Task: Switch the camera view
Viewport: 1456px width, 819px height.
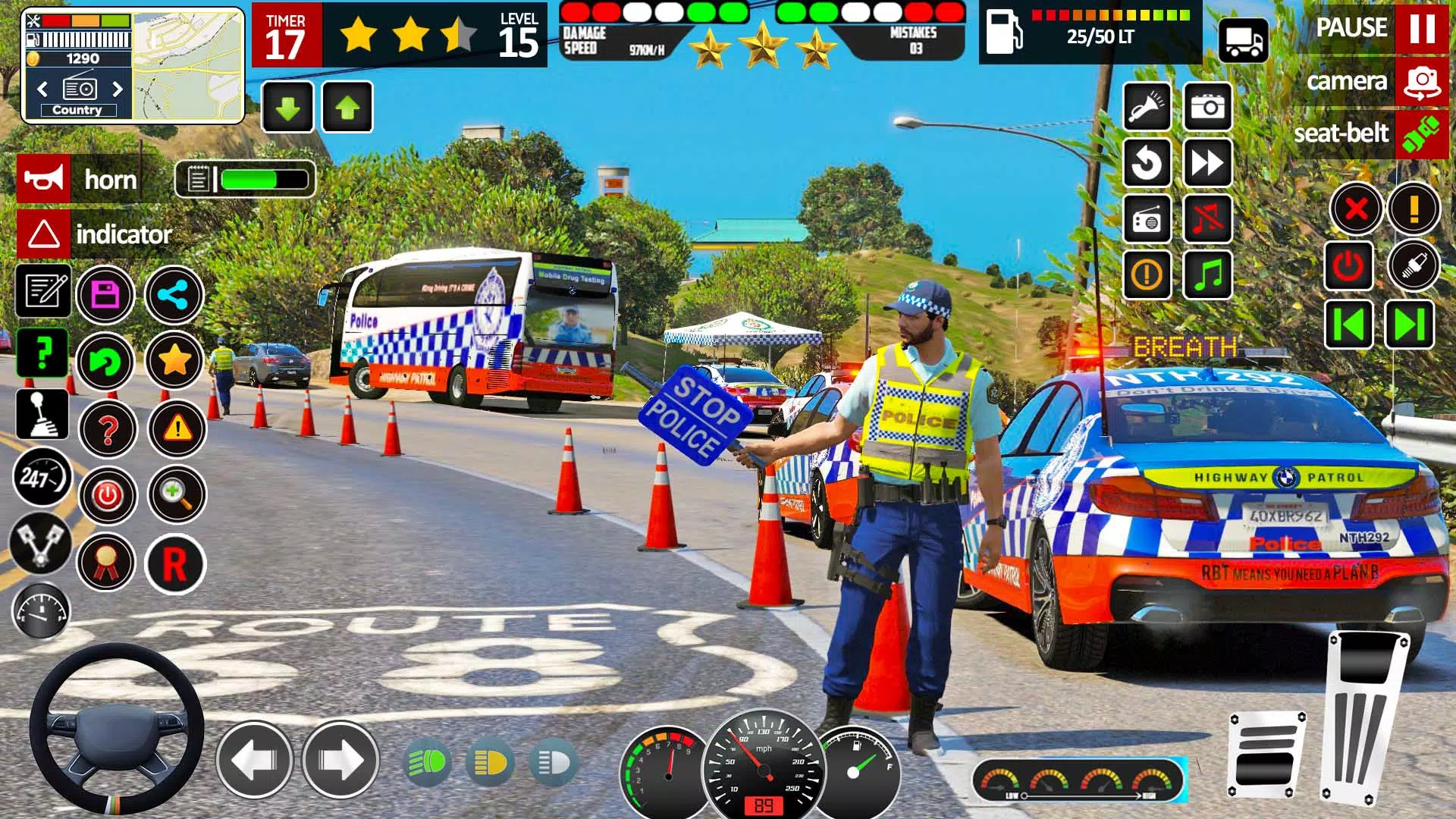Action: click(1420, 81)
